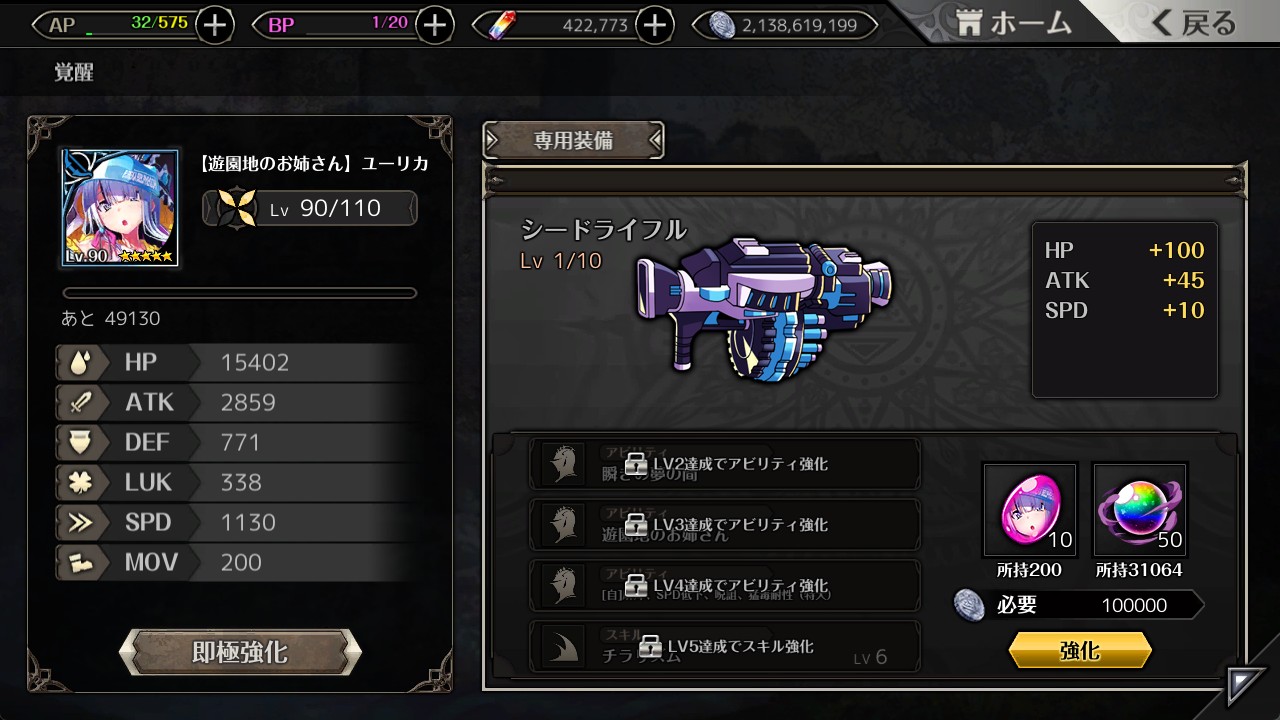The height and width of the screenshot is (720, 1280).
Task: Select the LV4 locked ability row
Action: (x=725, y=585)
